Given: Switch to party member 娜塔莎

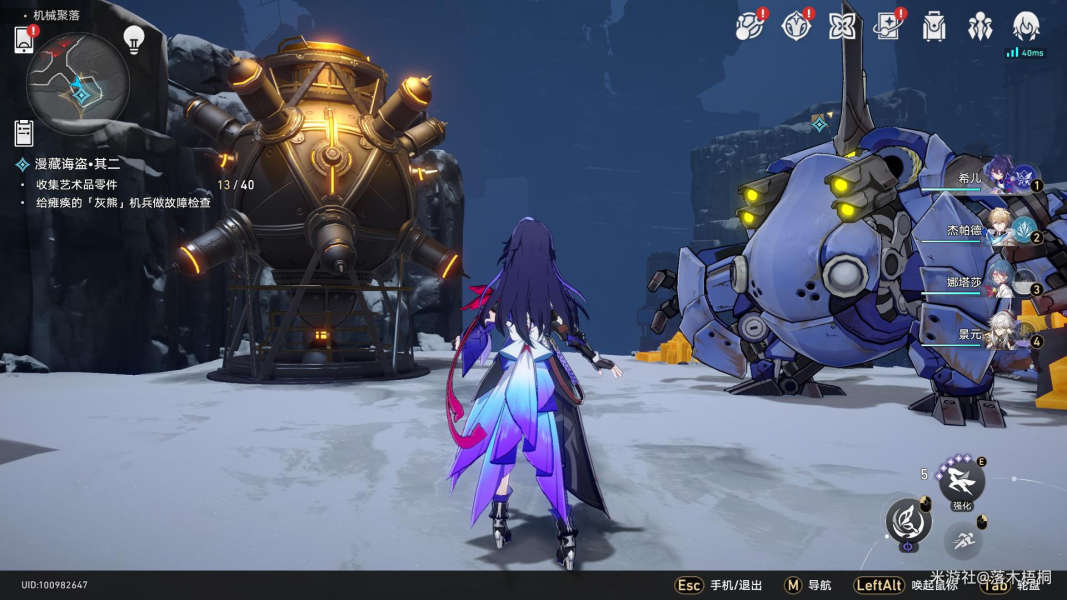Looking at the screenshot, I should tap(998, 283).
